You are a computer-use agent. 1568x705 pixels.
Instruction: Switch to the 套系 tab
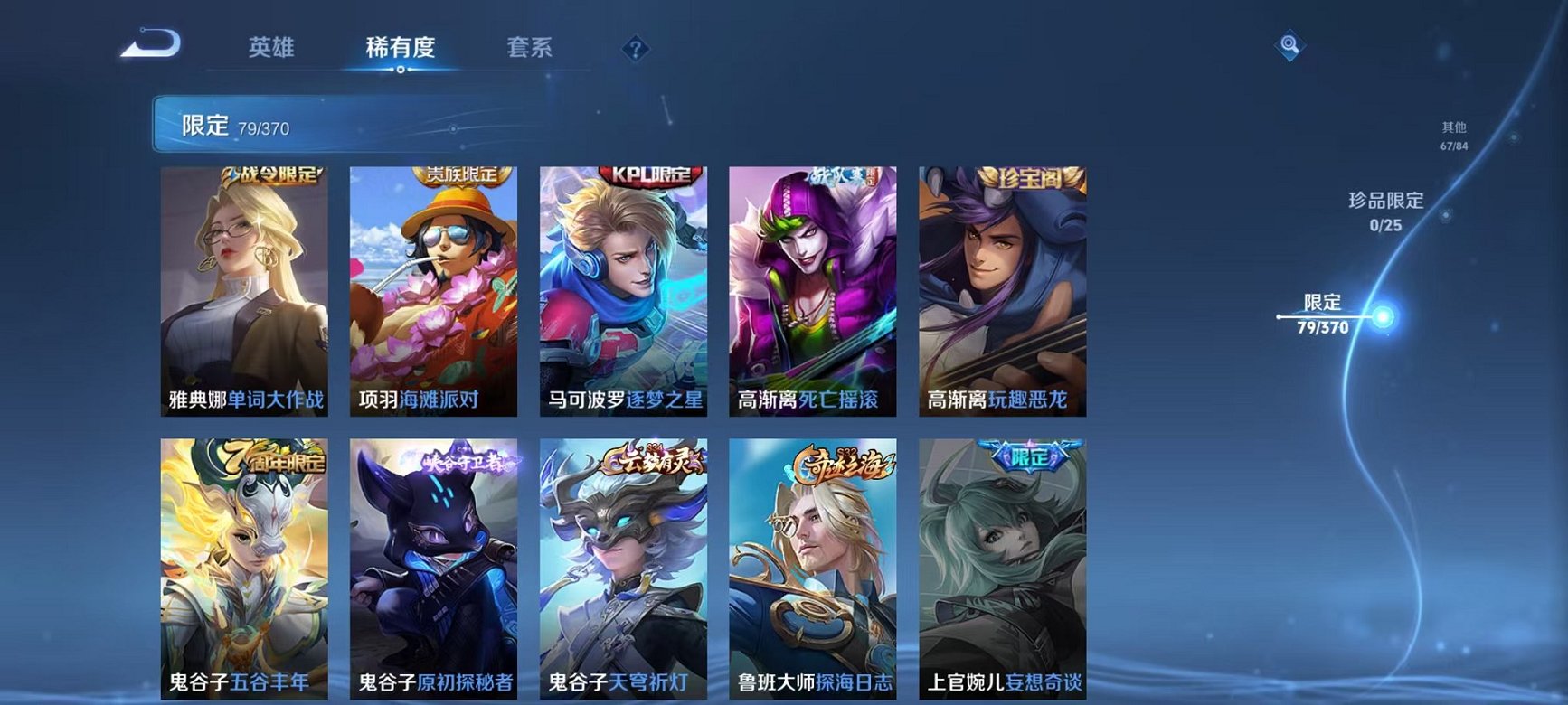coord(532,48)
